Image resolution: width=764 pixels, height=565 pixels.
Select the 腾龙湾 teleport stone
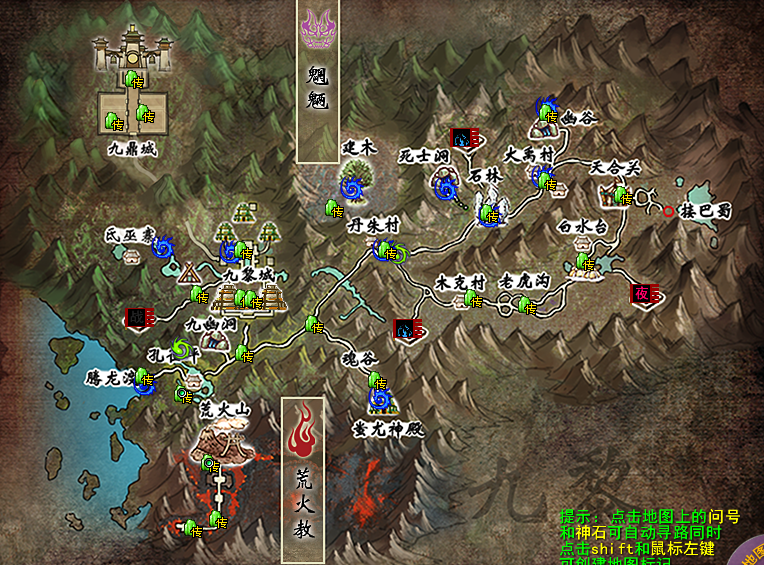pos(145,378)
